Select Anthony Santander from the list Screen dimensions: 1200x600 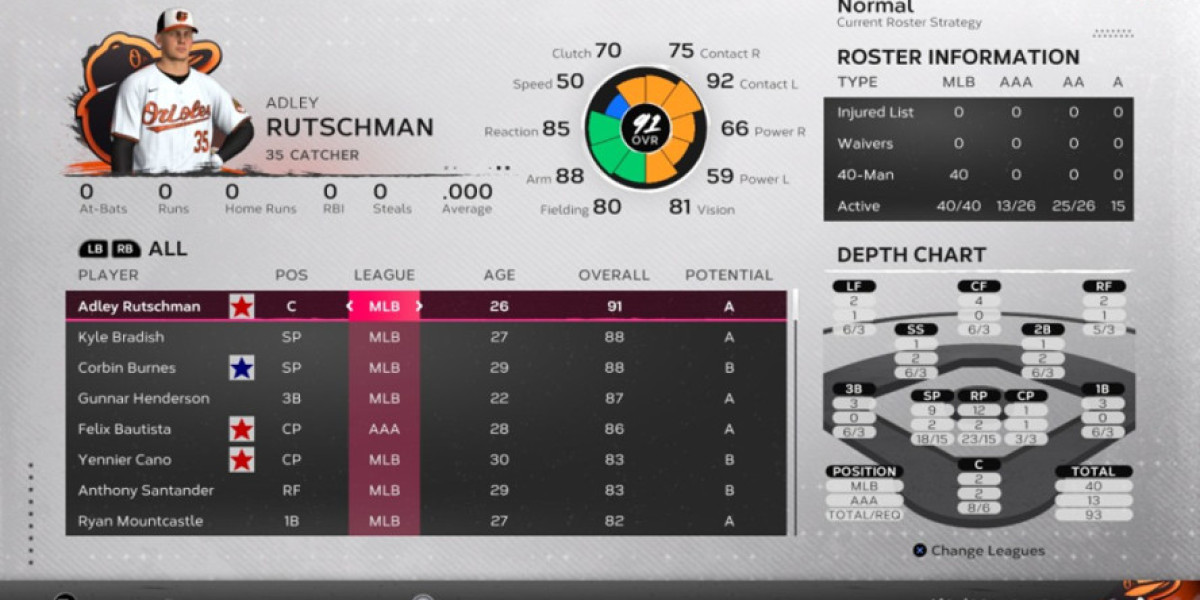[140, 491]
